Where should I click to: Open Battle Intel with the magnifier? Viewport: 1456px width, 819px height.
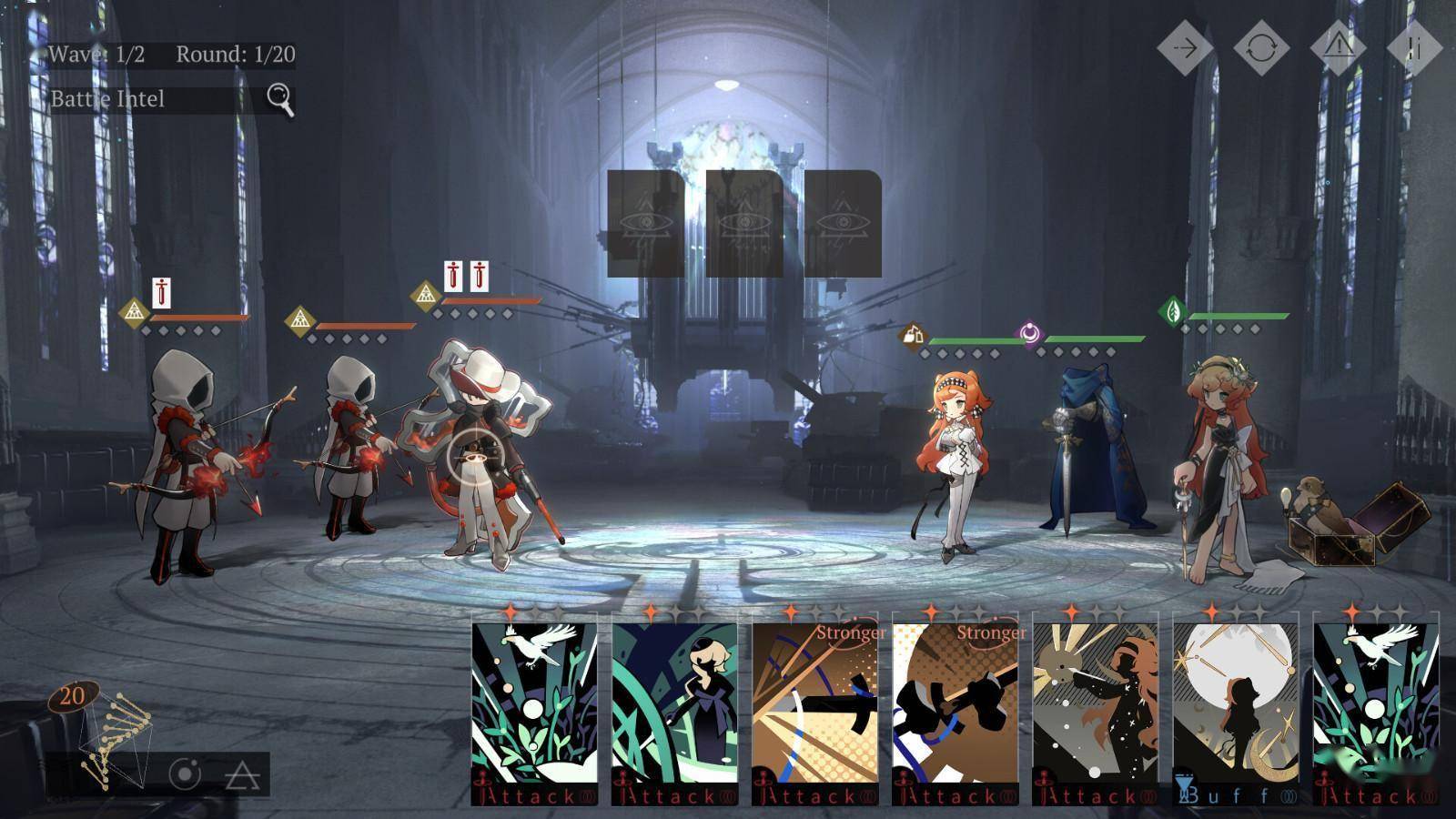pos(280,97)
